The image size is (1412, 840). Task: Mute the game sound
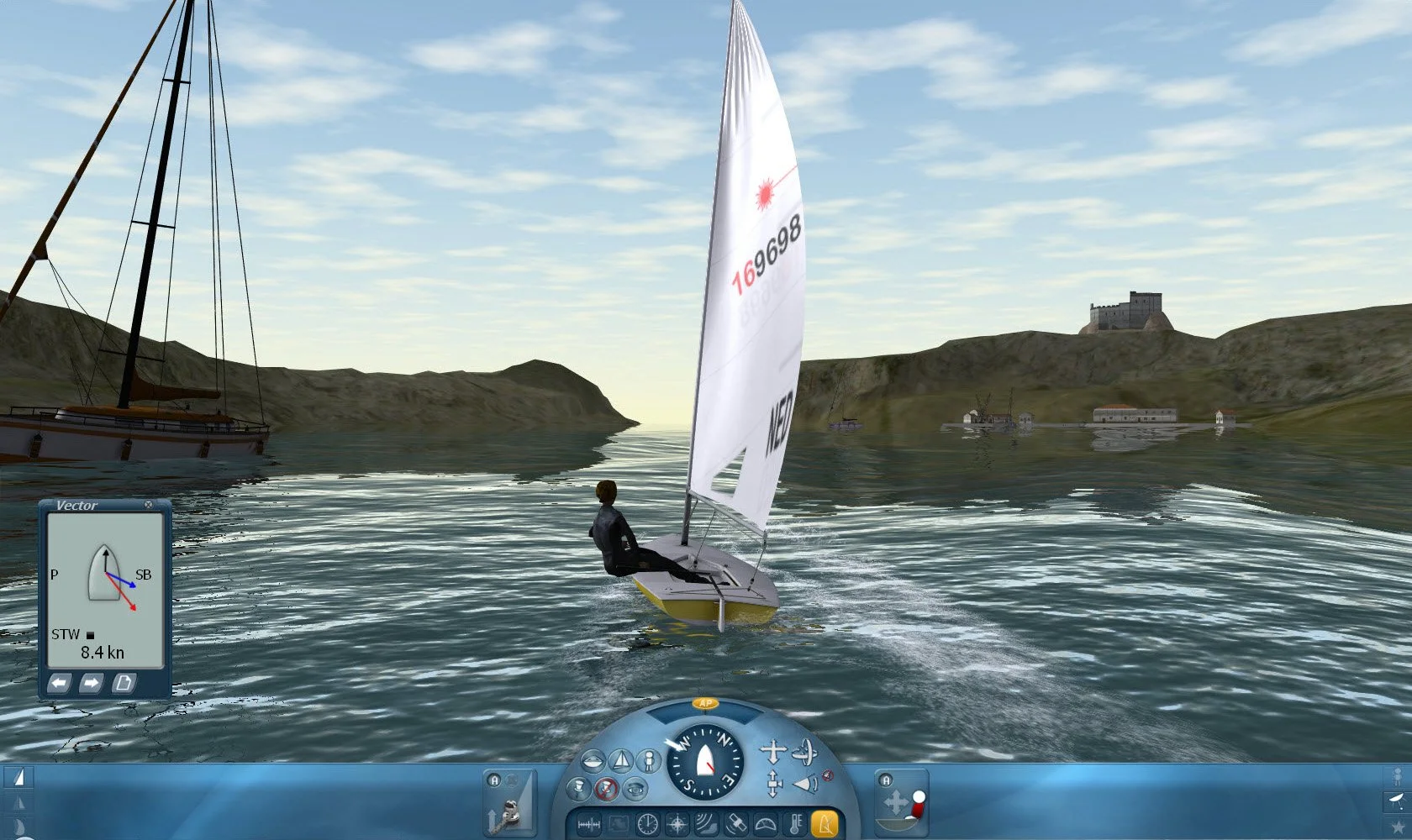tap(828, 775)
